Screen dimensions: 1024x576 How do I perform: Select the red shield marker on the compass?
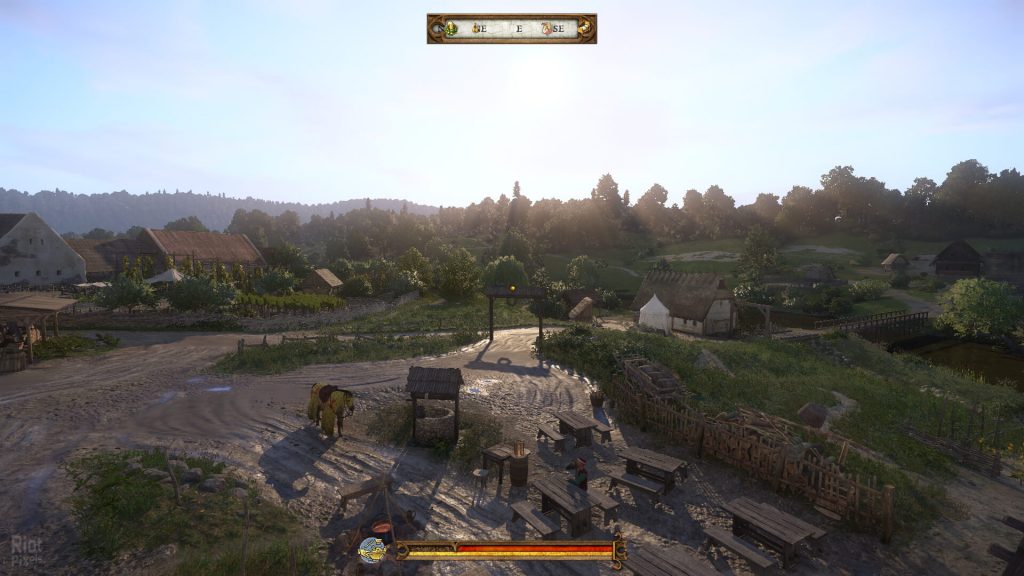tap(547, 28)
